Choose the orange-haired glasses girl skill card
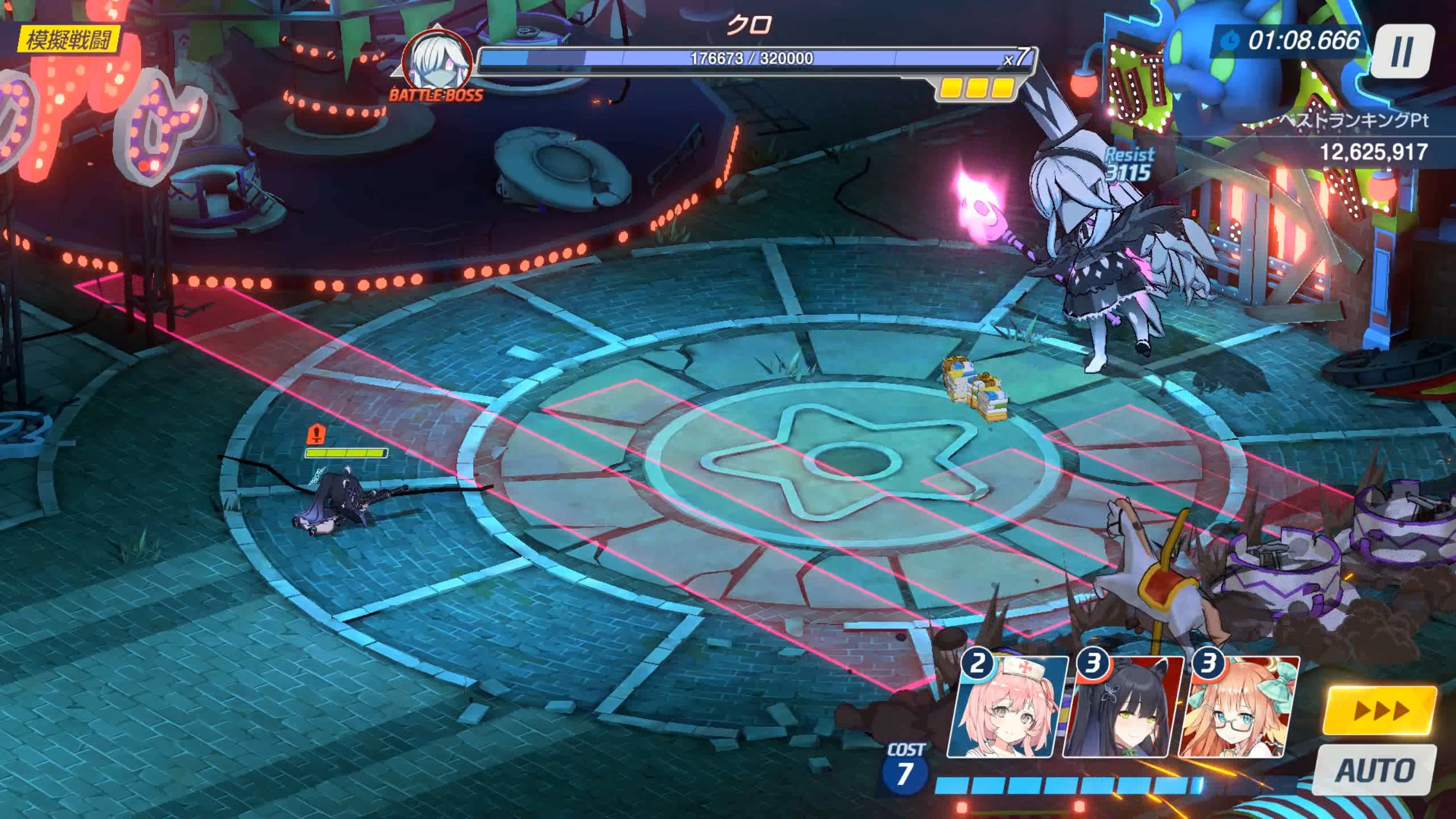Screen dimensions: 1456x819 1239,708
